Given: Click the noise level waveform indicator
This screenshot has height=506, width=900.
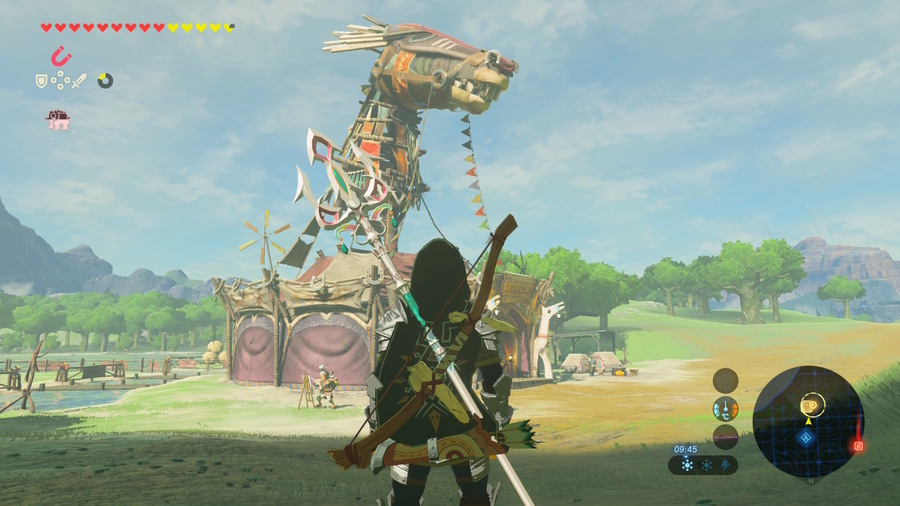Looking at the screenshot, I should tap(725, 436).
